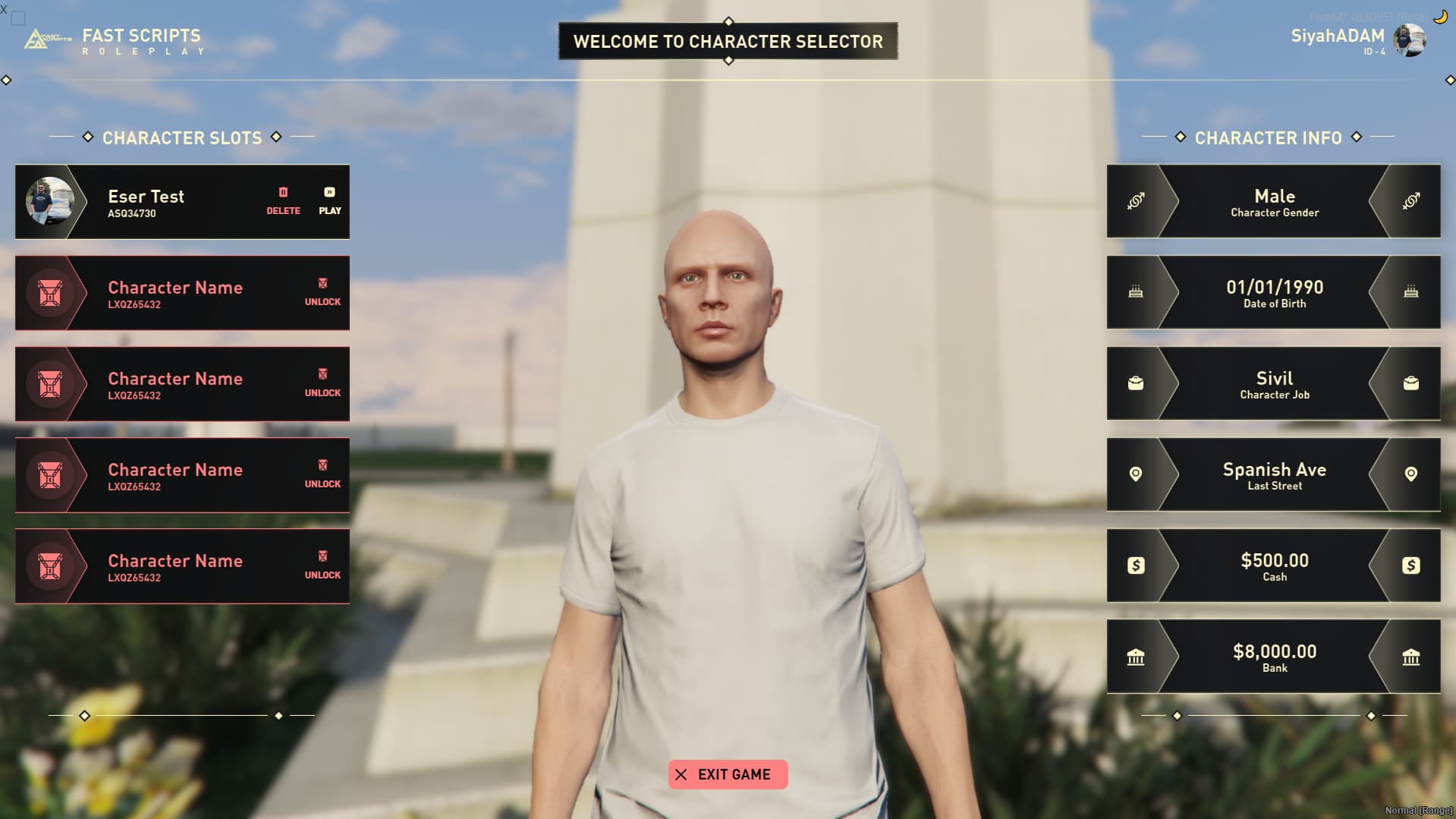Click the Eser Test character avatar

[51, 202]
